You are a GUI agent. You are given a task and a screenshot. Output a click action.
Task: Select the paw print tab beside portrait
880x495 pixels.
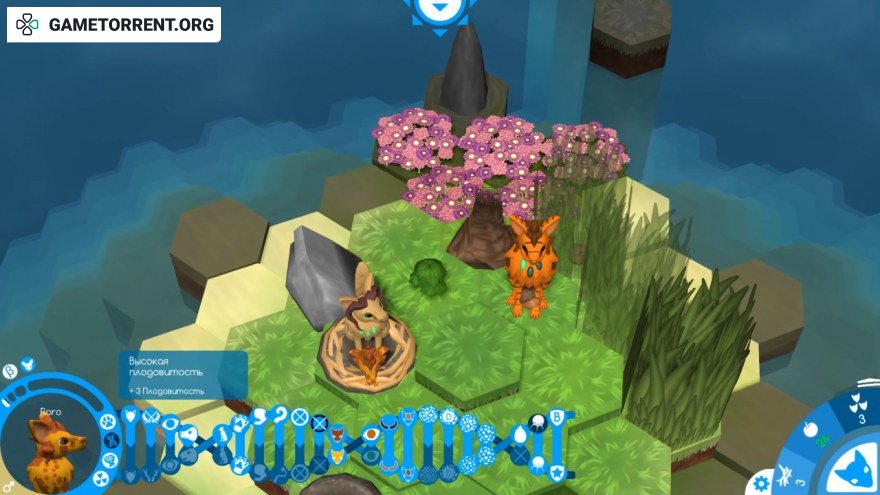point(107,423)
